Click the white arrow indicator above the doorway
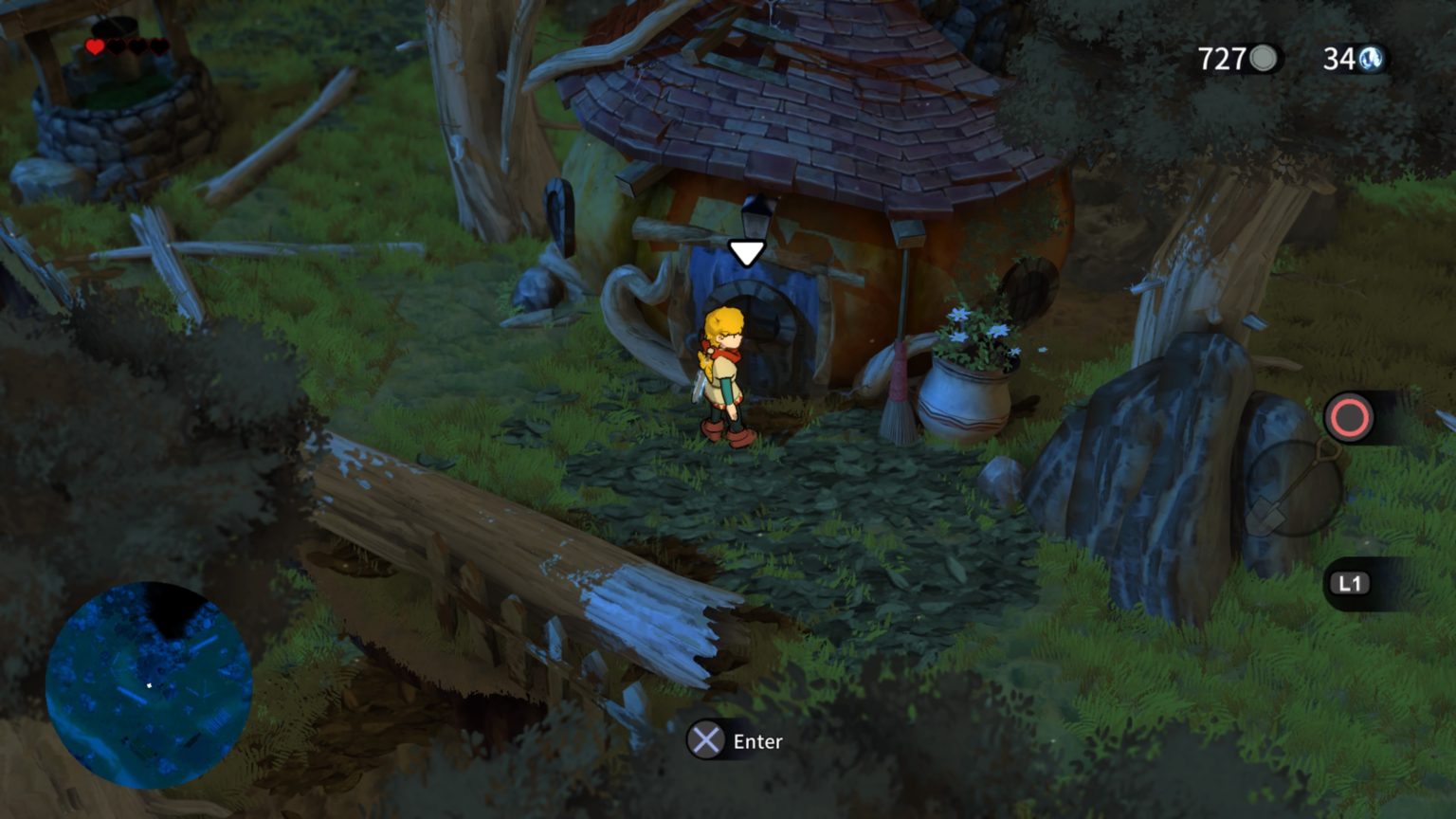This screenshot has height=819, width=1456. point(748,250)
